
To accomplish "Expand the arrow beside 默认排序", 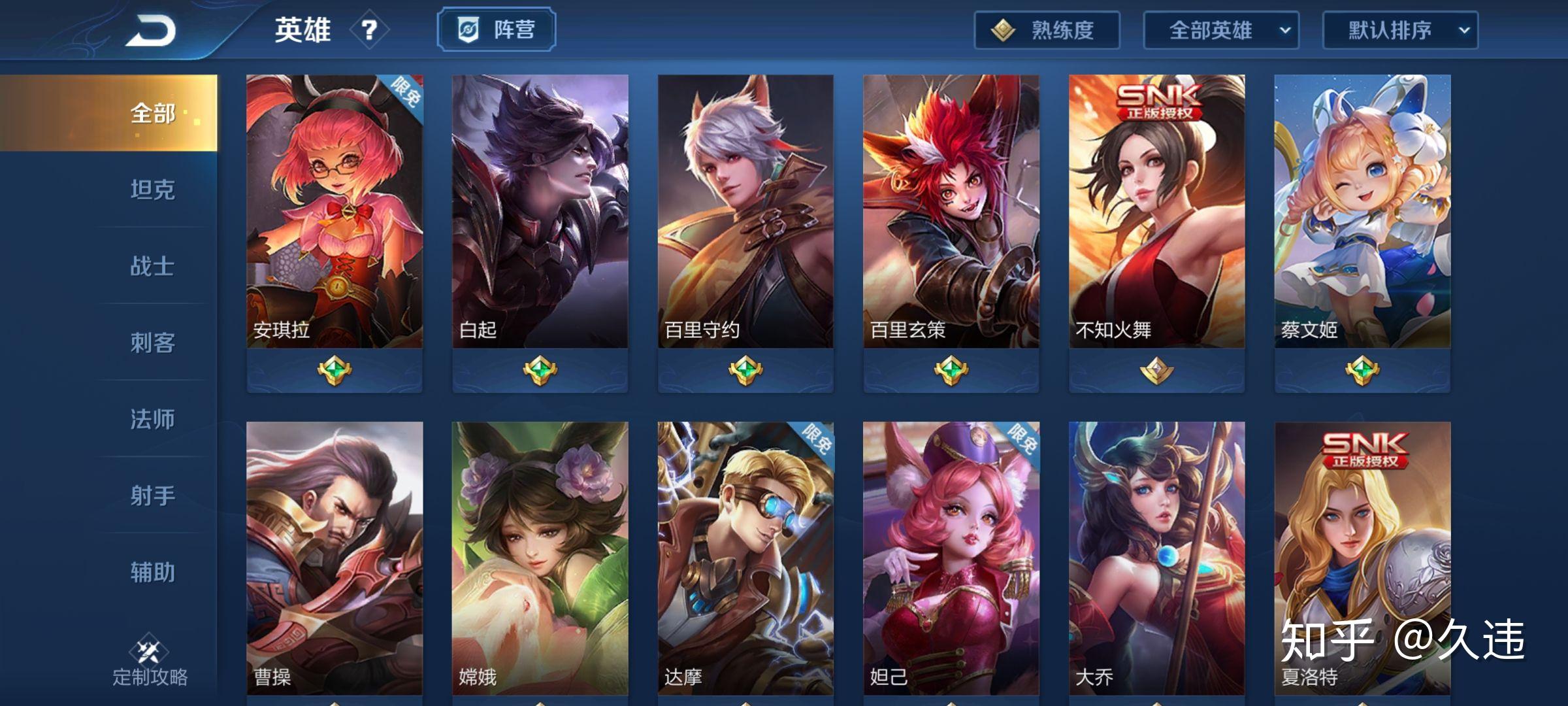I will pos(1467,30).
